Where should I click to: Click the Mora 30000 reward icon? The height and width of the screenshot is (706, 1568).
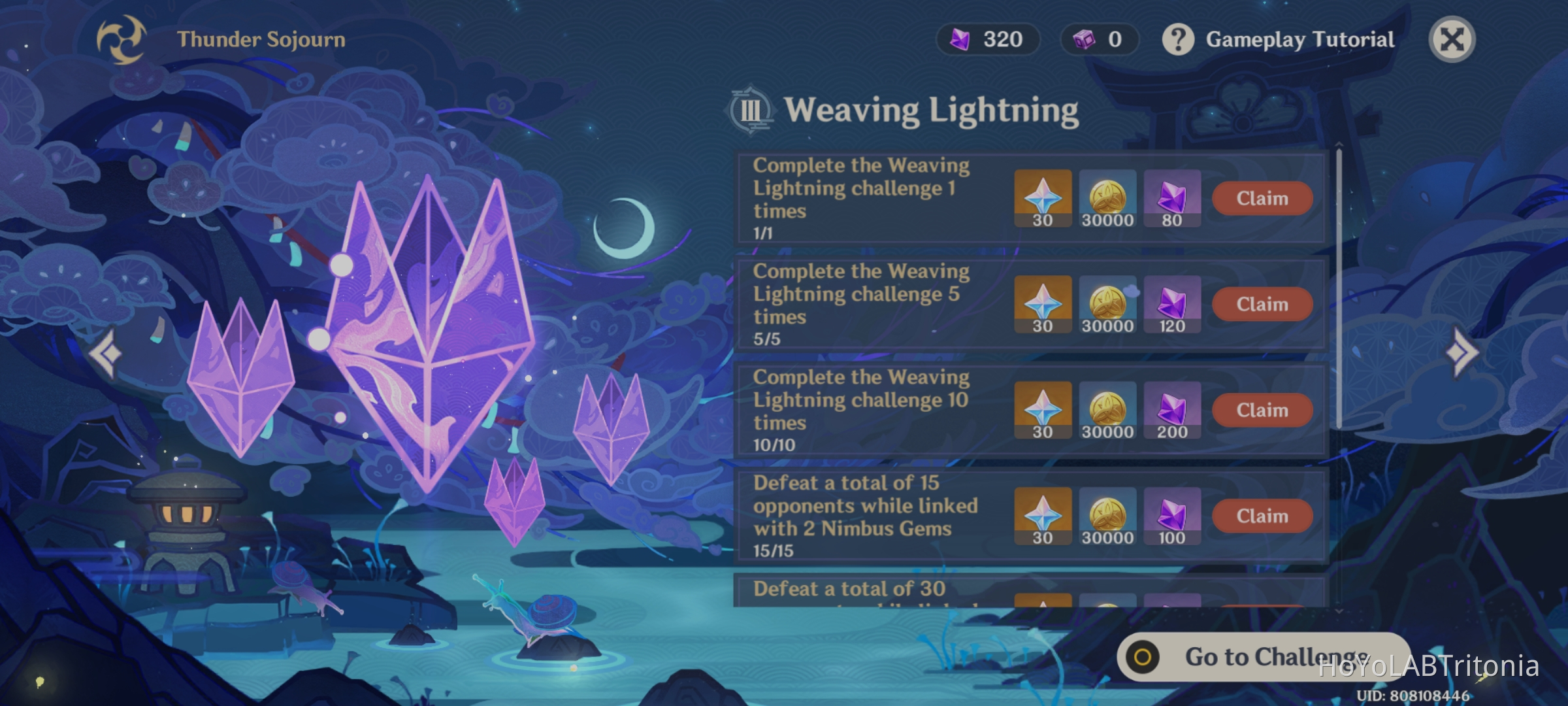[x=1107, y=198]
